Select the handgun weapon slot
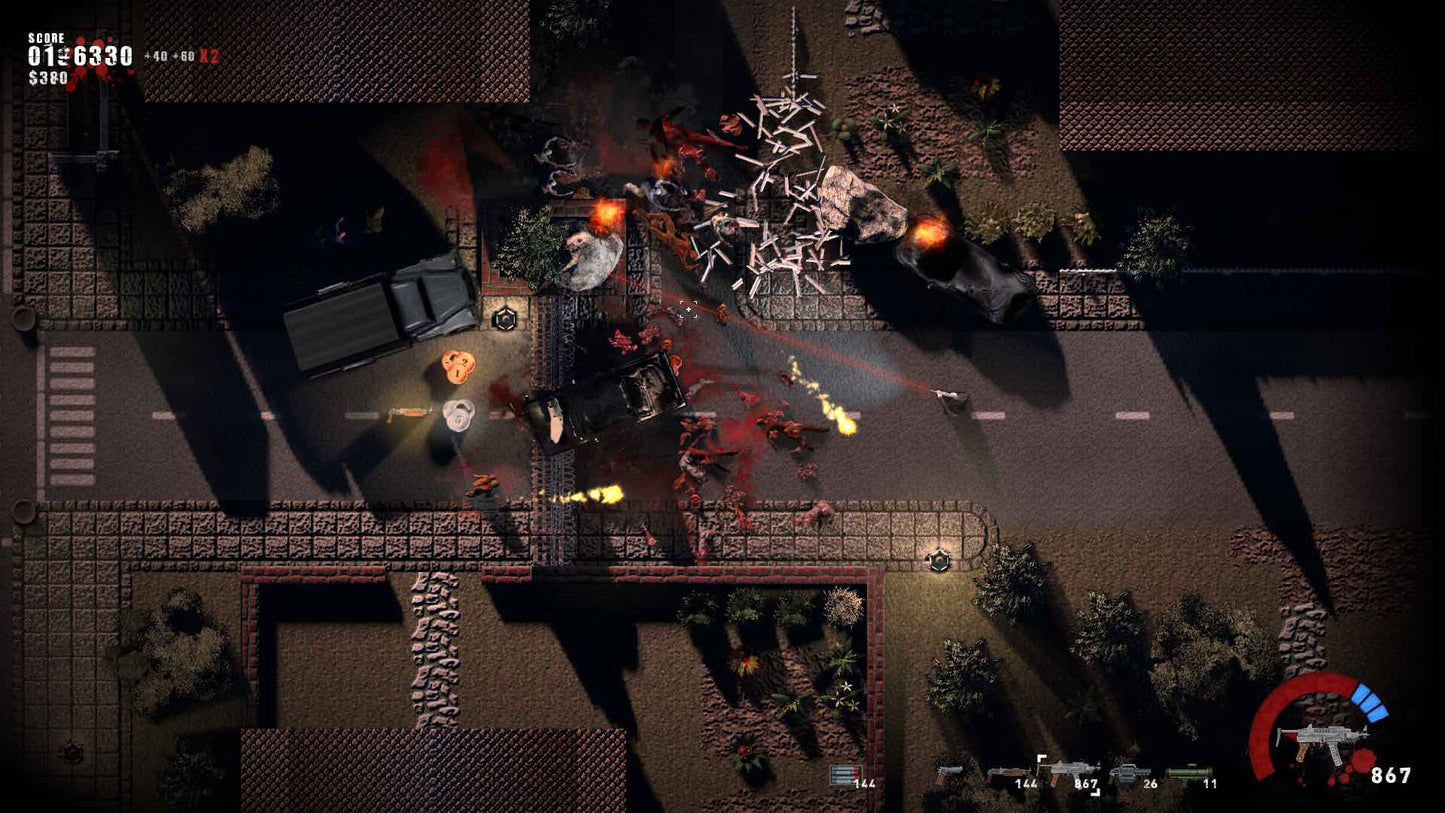The height and width of the screenshot is (813, 1445). (x=950, y=772)
